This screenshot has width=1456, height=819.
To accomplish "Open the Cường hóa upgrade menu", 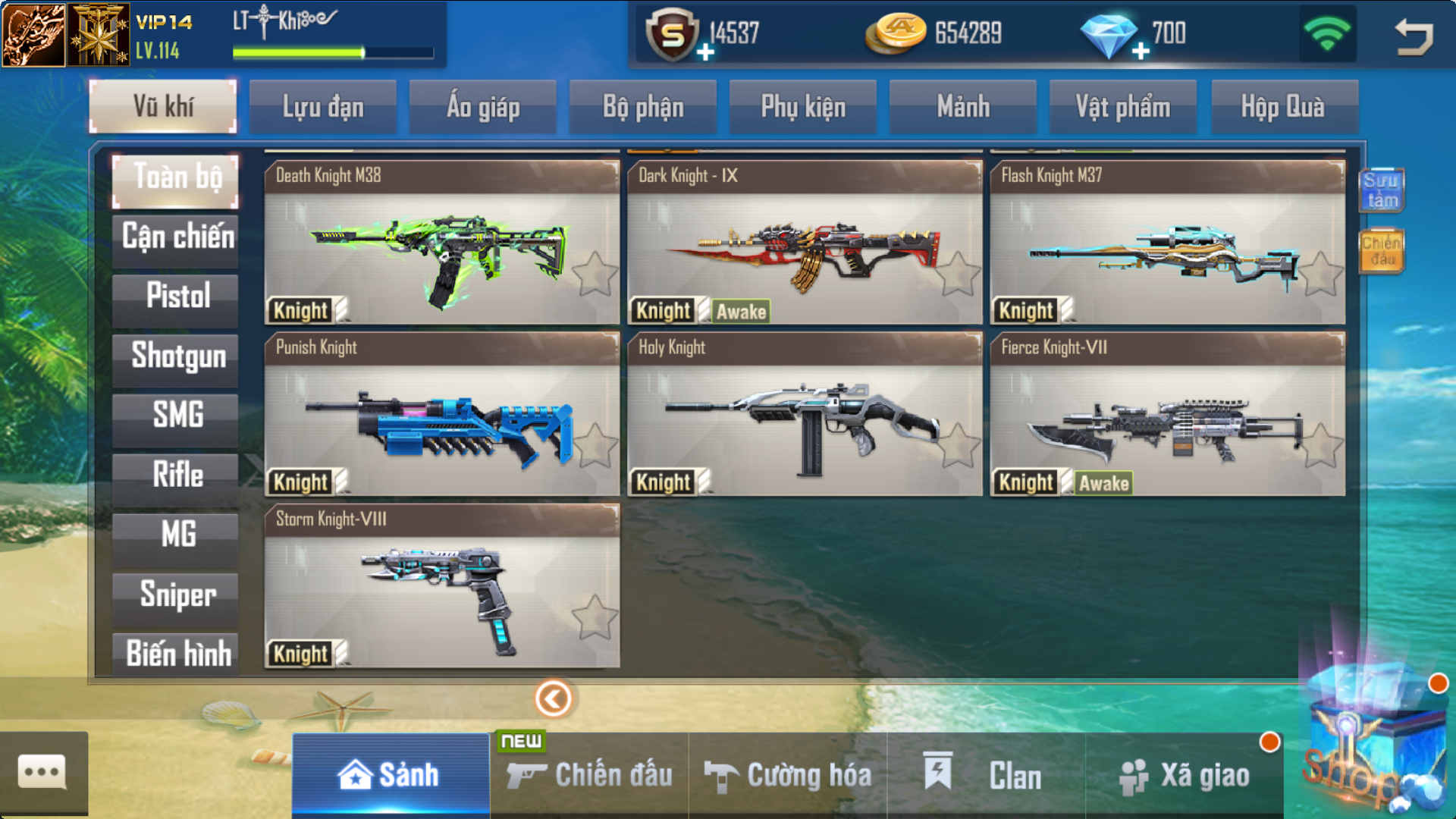I will (x=788, y=775).
